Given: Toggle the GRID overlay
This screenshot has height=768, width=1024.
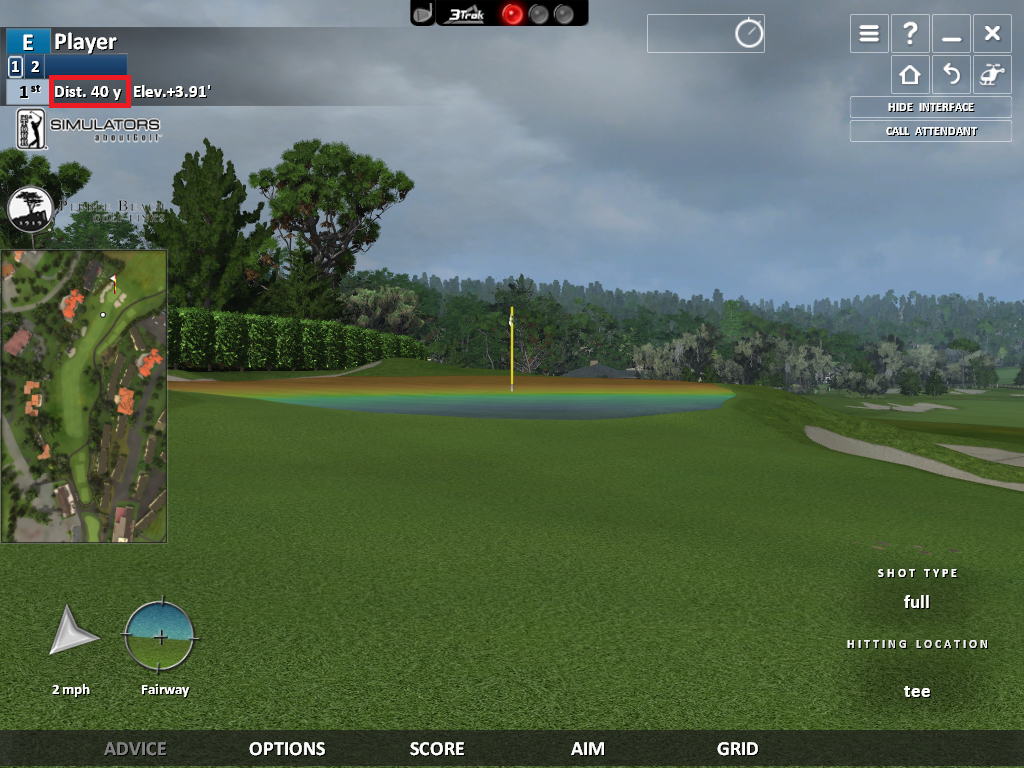Looking at the screenshot, I should tap(737, 749).
